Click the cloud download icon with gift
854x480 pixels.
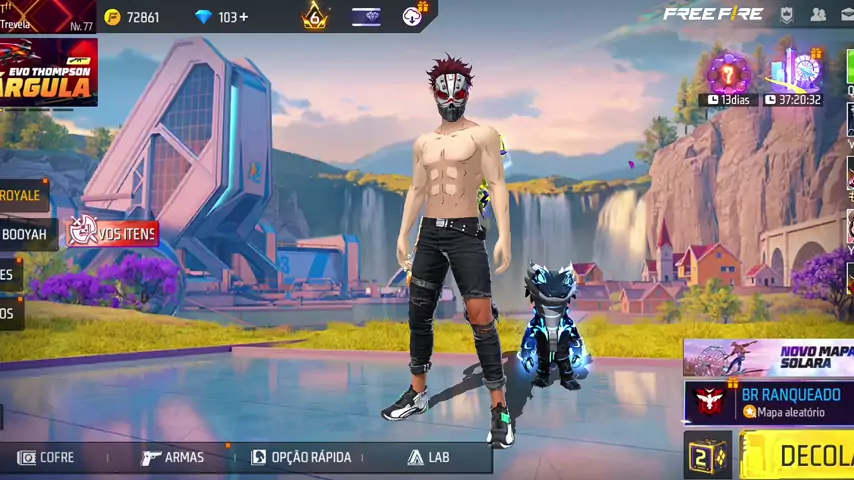414,15
